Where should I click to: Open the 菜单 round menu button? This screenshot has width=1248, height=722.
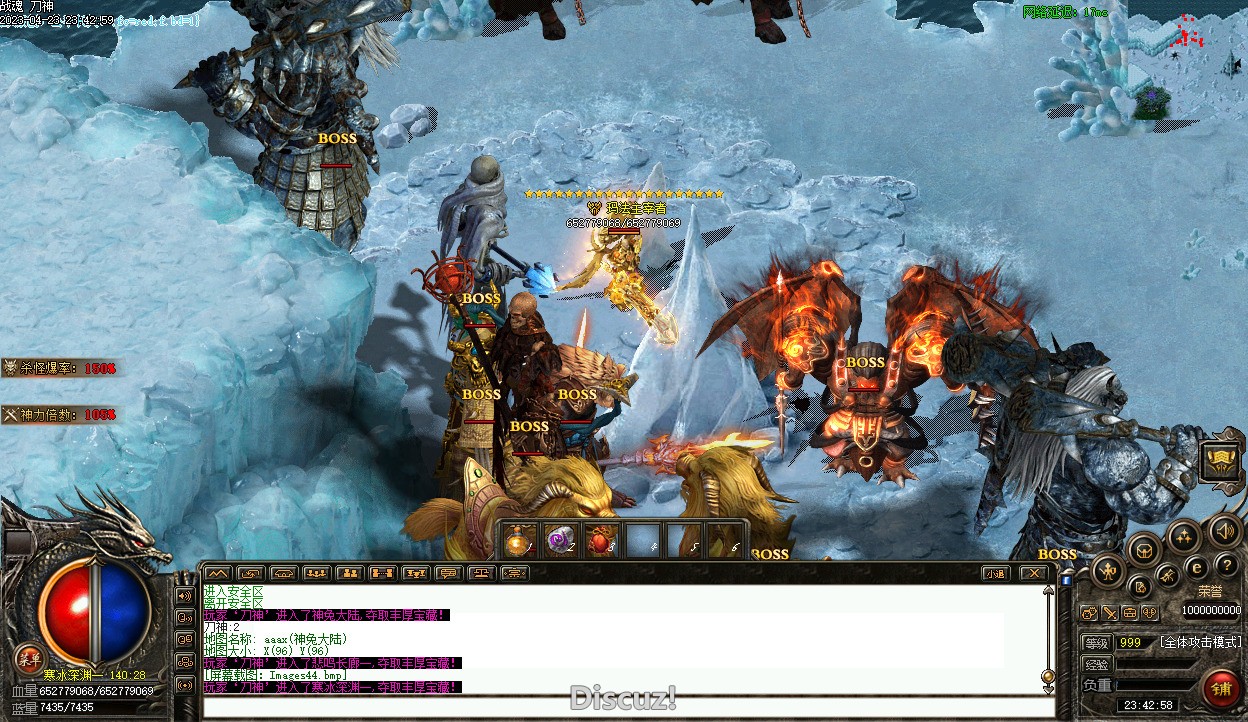click(x=28, y=658)
